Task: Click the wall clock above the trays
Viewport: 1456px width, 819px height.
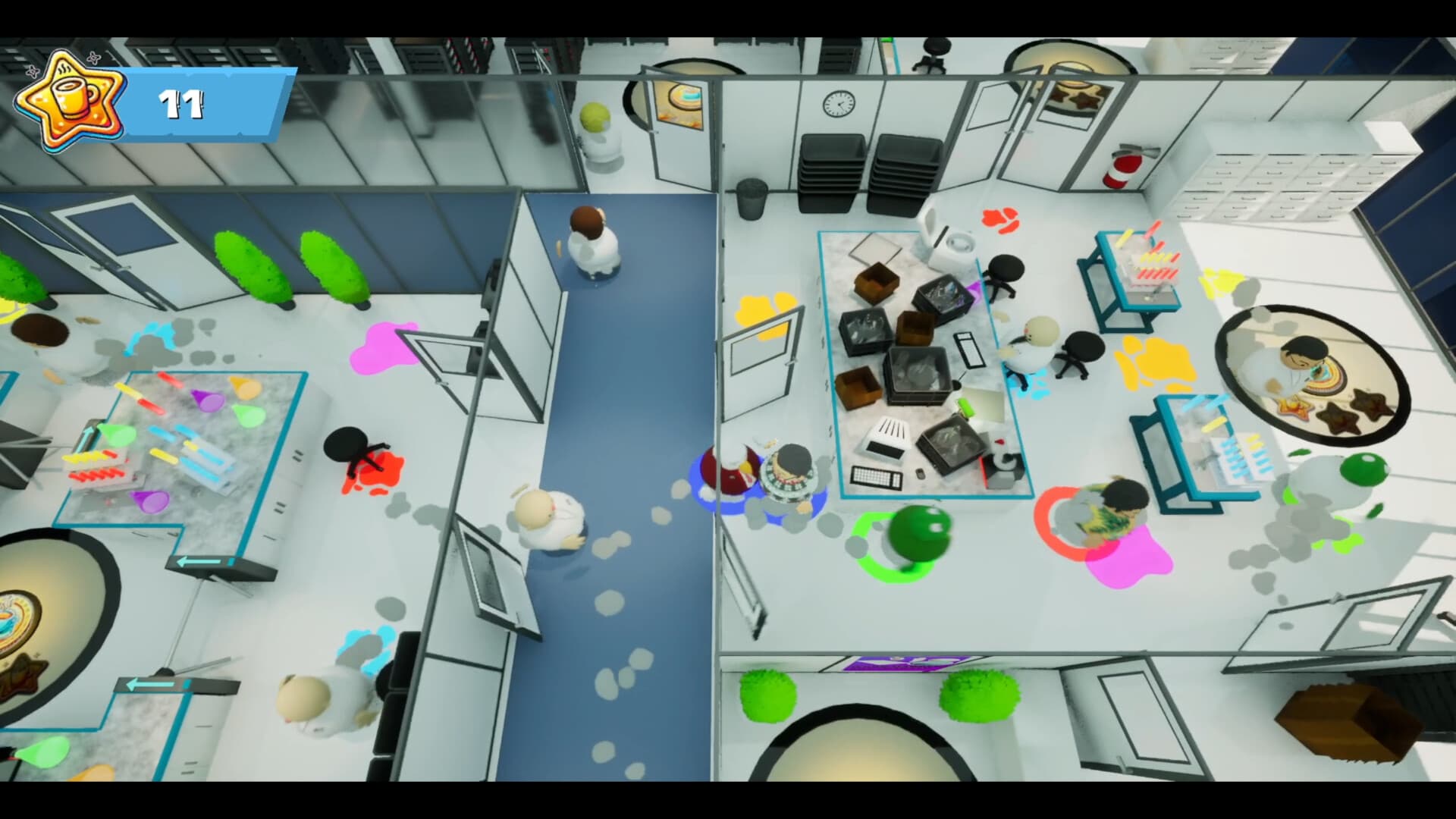Action: (x=837, y=102)
